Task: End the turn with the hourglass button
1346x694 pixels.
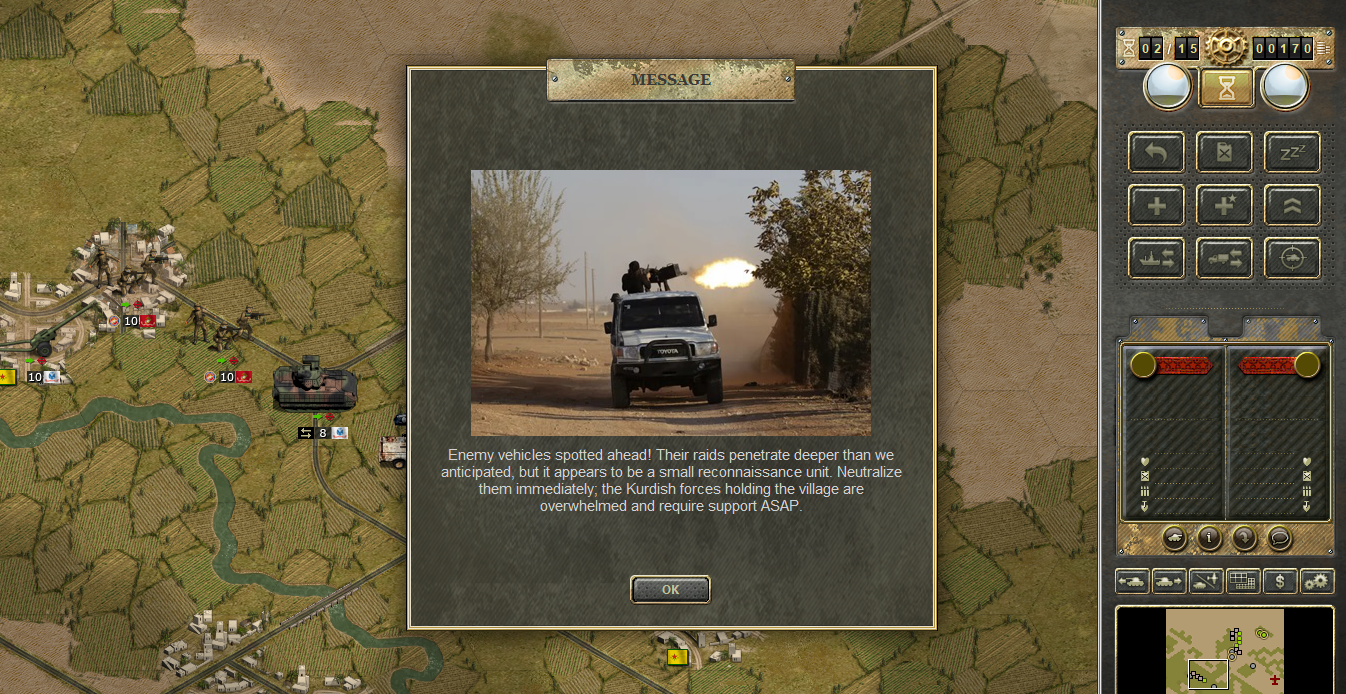Action: pos(1226,88)
